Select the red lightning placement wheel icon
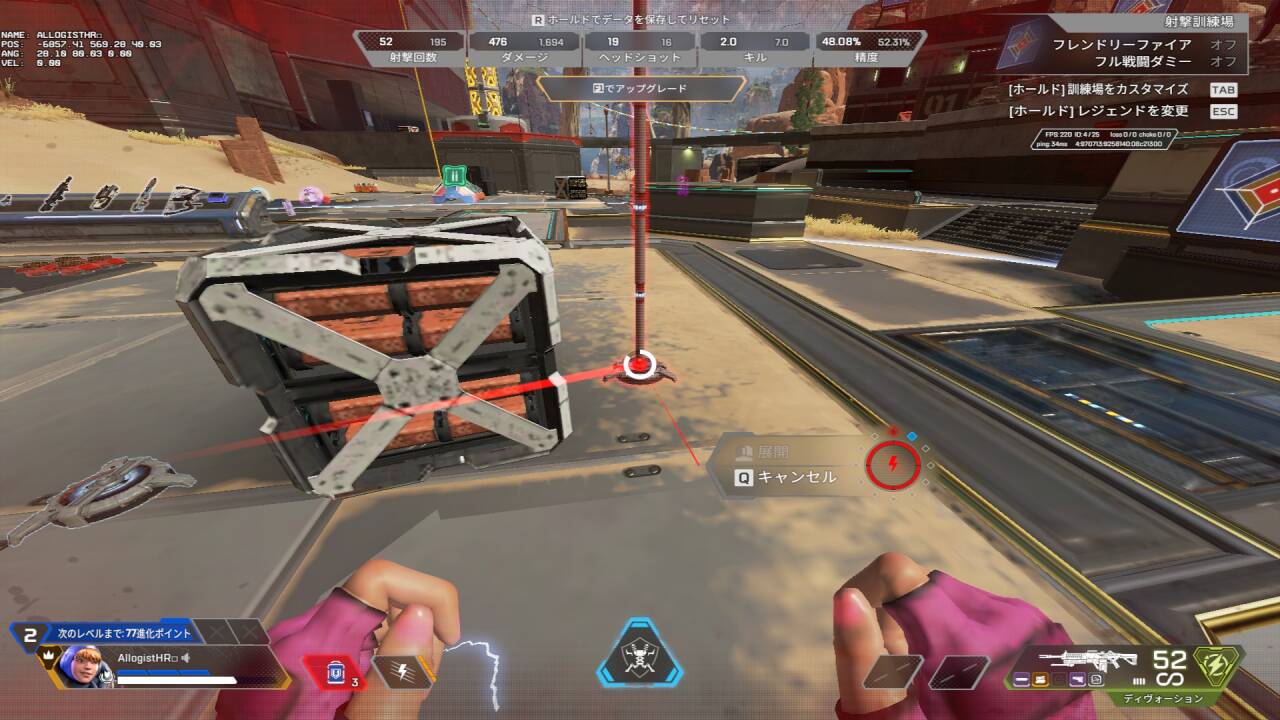 tap(892, 463)
